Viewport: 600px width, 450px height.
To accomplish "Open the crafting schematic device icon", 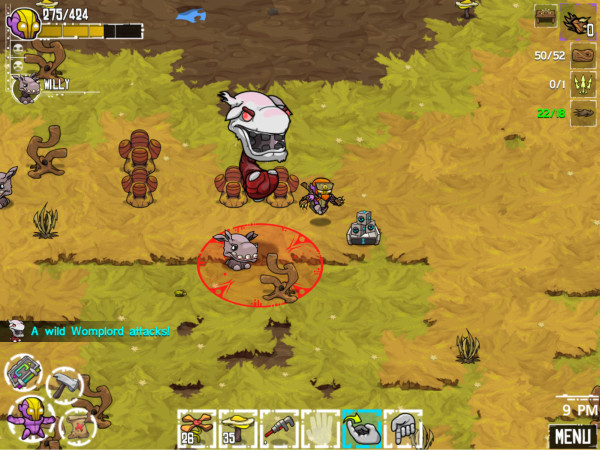I will point(23,371).
